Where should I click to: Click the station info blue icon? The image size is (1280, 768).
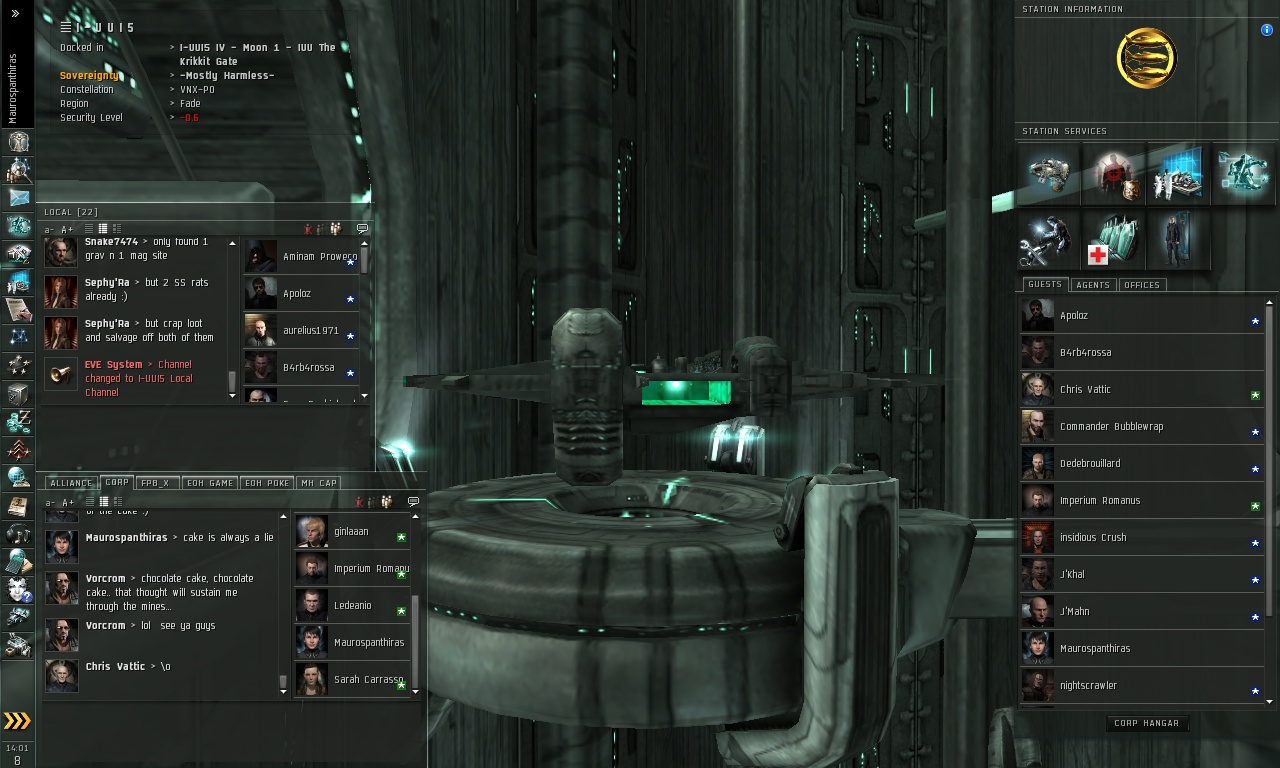pyautogui.click(x=1267, y=30)
